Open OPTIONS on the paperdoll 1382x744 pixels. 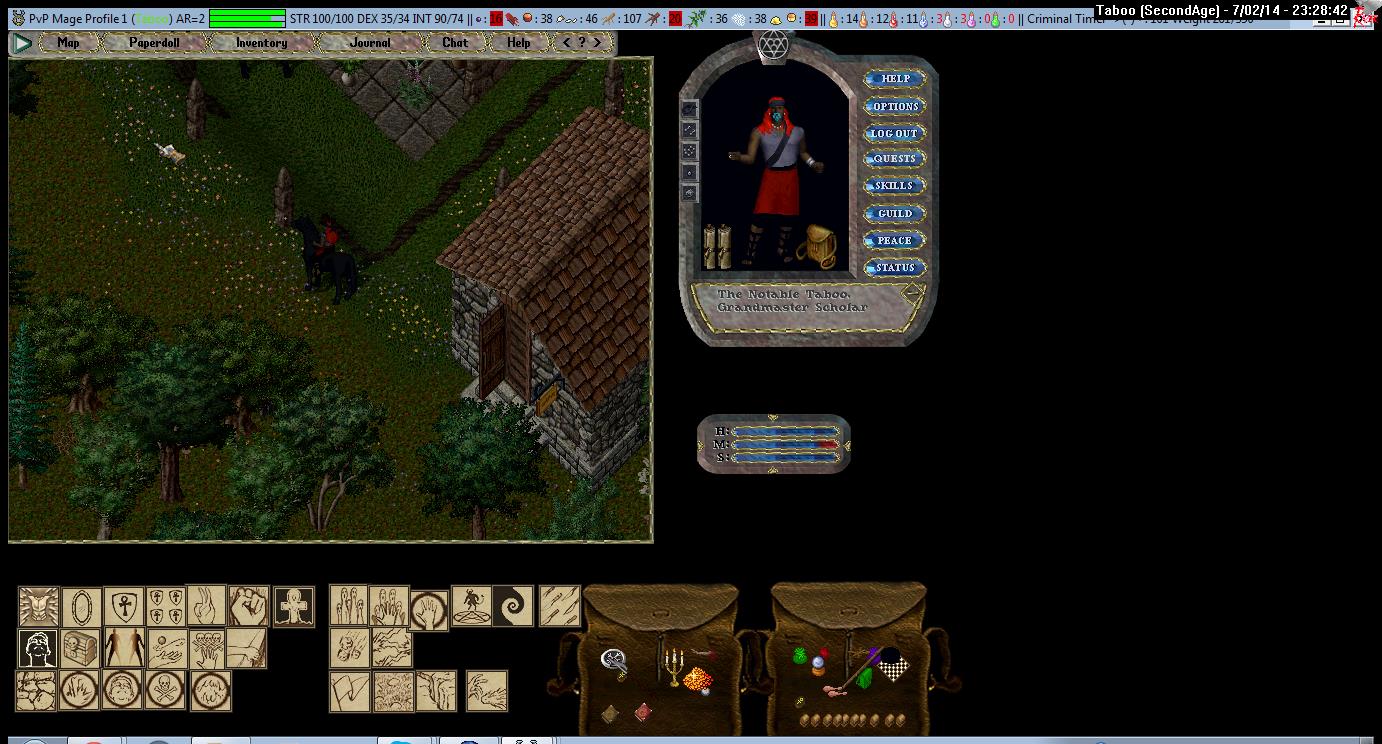[894, 106]
